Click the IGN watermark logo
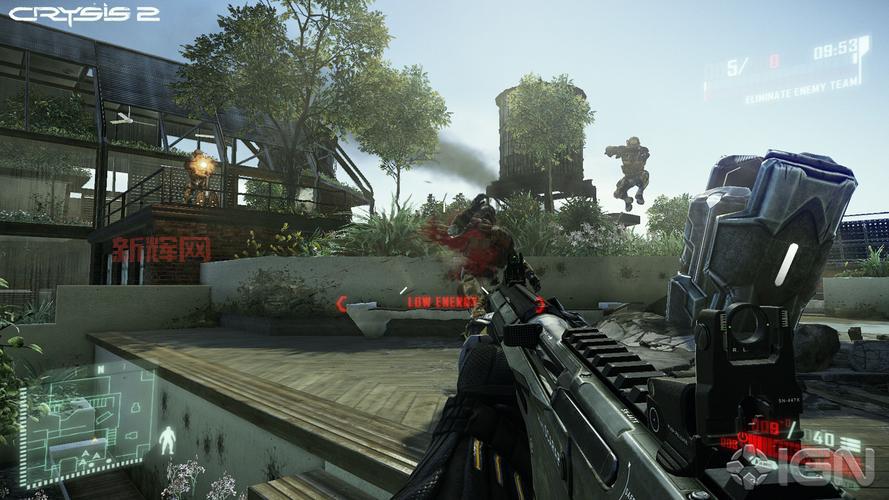The width and height of the screenshot is (889, 500). (x=800, y=466)
